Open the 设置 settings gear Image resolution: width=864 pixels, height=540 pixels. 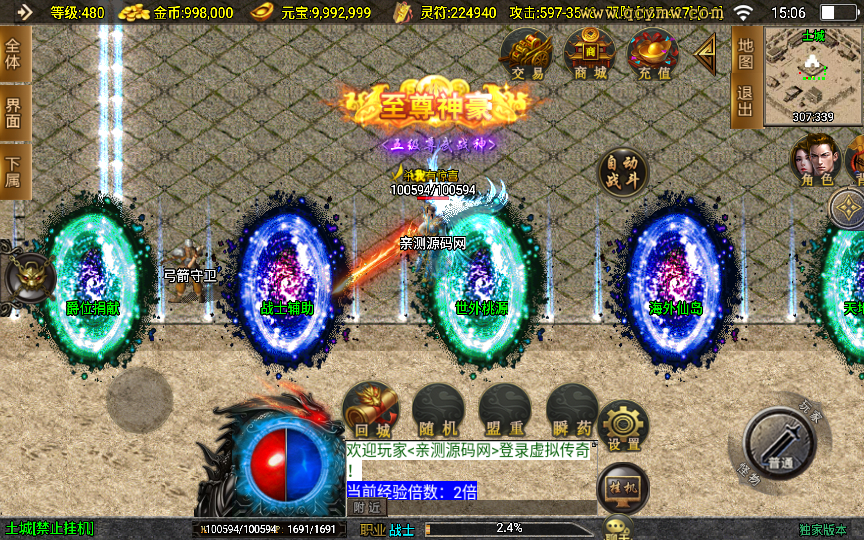coord(625,427)
